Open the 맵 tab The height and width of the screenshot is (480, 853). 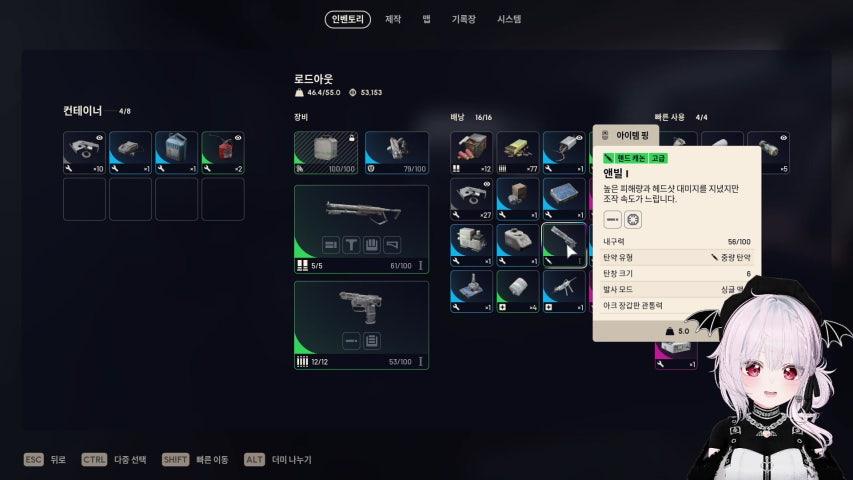click(x=426, y=19)
